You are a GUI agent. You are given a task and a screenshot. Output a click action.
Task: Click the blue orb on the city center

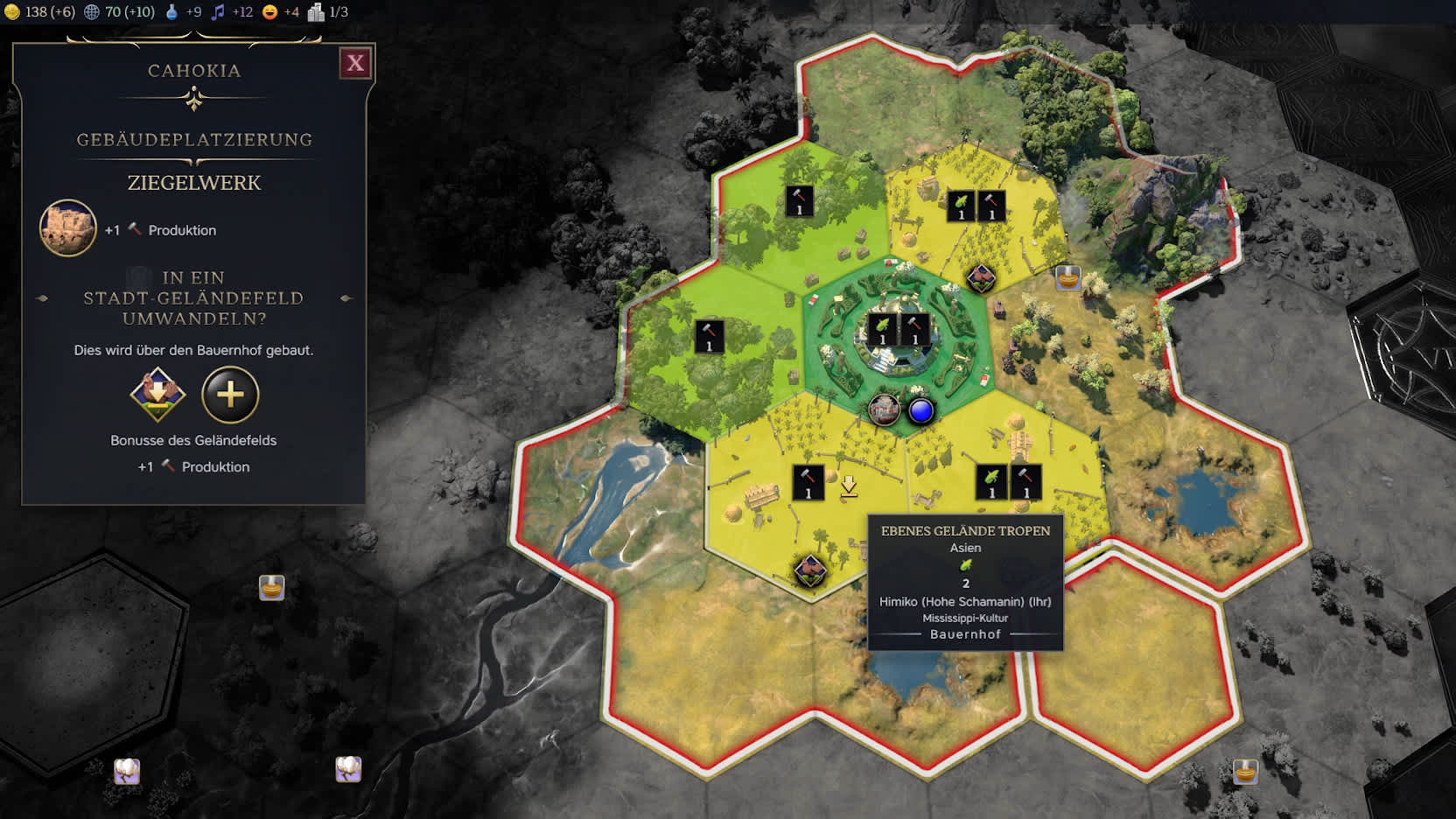pos(920,410)
